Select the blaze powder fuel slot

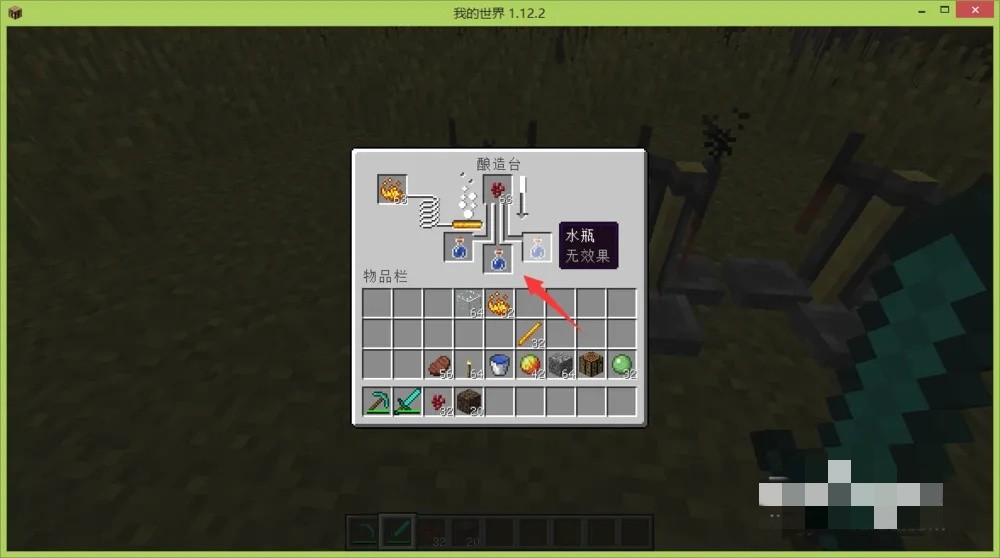[x=392, y=189]
